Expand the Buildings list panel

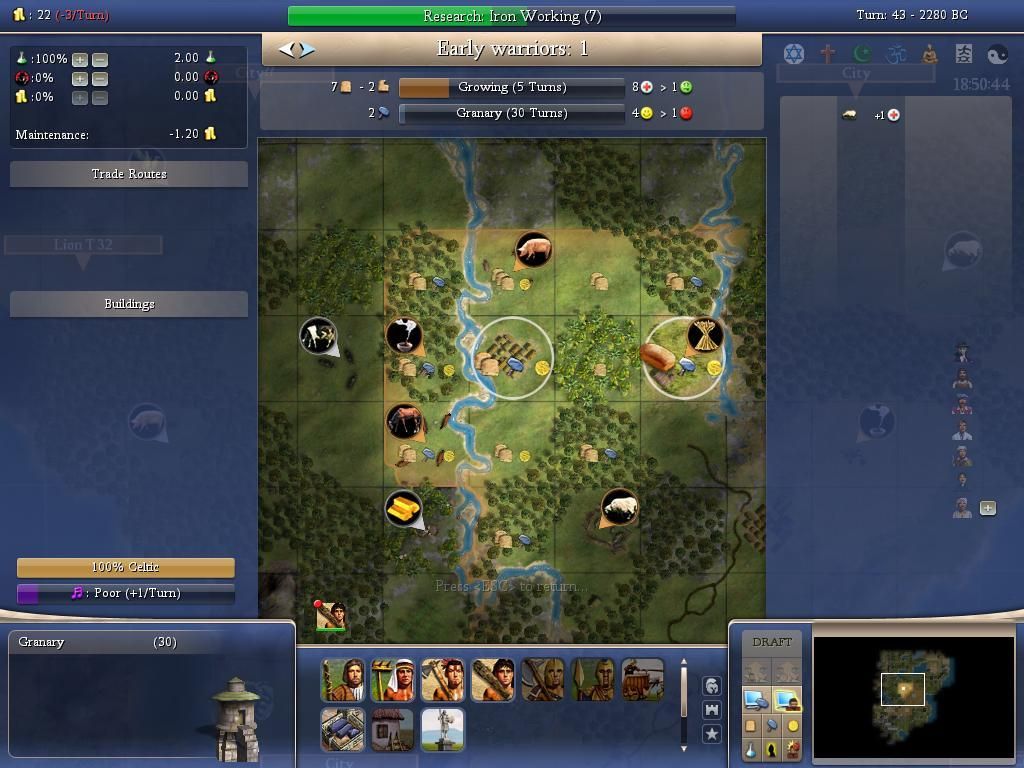(129, 304)
